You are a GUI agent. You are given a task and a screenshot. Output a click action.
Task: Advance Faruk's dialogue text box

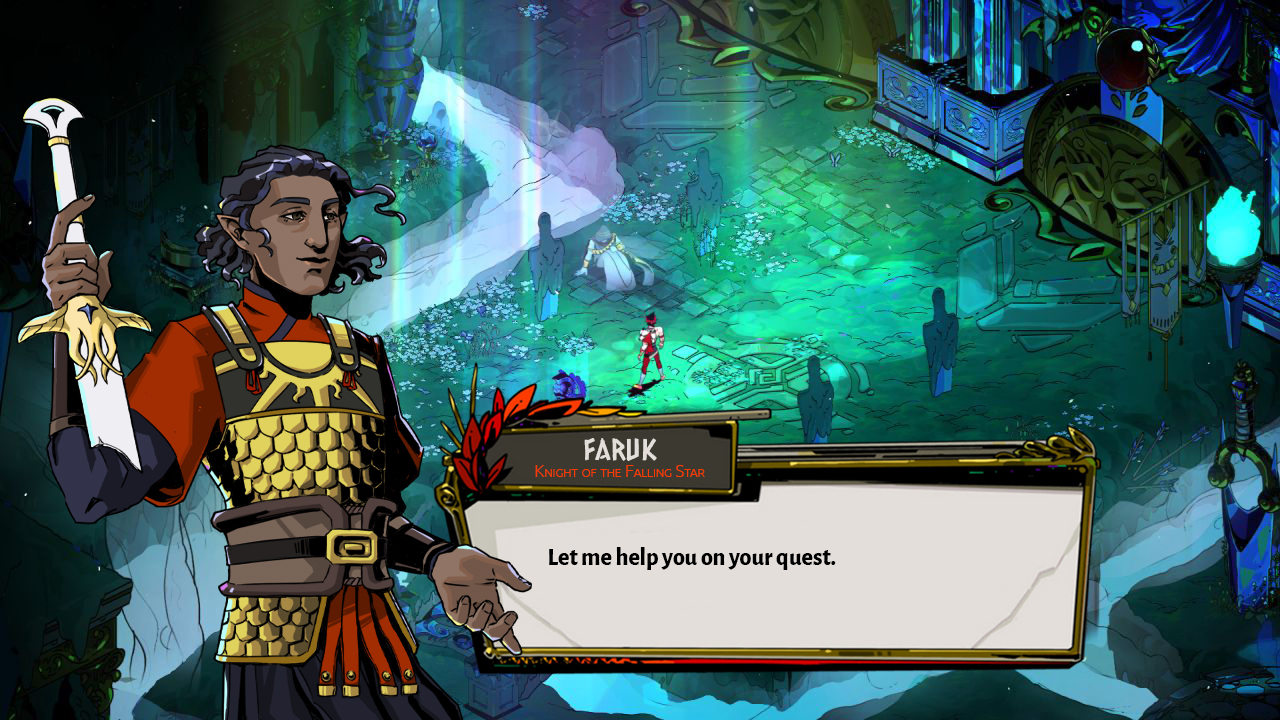(x=775, y=572)
